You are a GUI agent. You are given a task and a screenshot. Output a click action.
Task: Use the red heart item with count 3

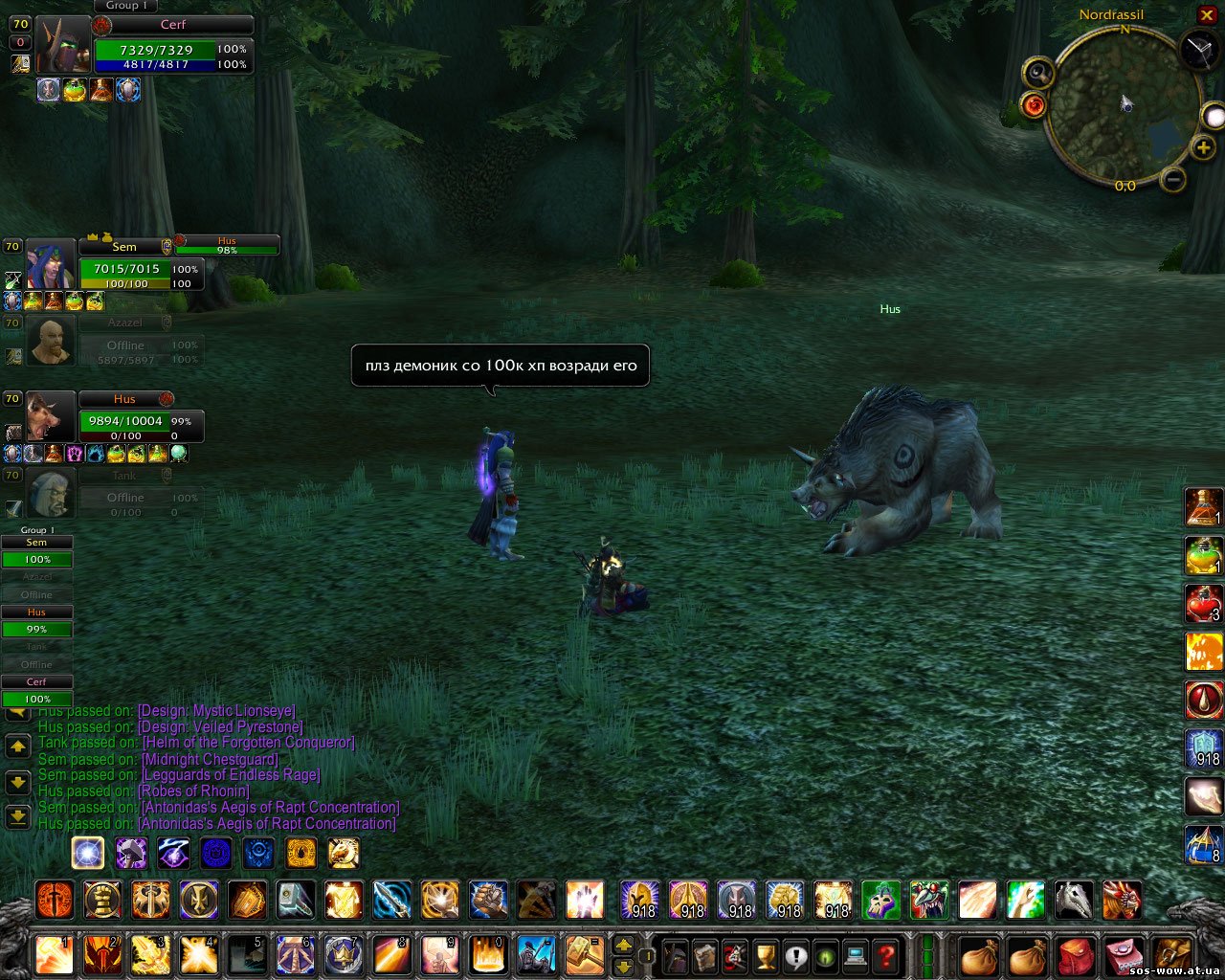tap(1204, 605)
